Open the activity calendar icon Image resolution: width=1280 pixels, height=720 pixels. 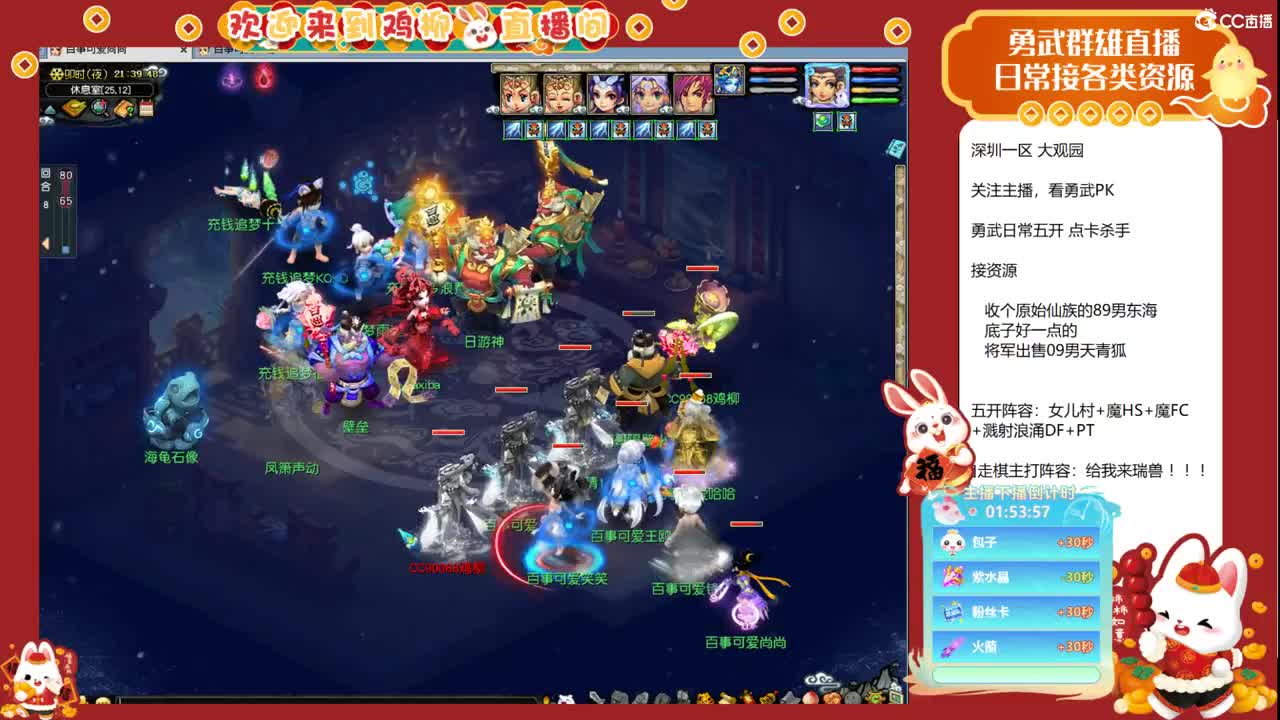(x=145, y=108)
